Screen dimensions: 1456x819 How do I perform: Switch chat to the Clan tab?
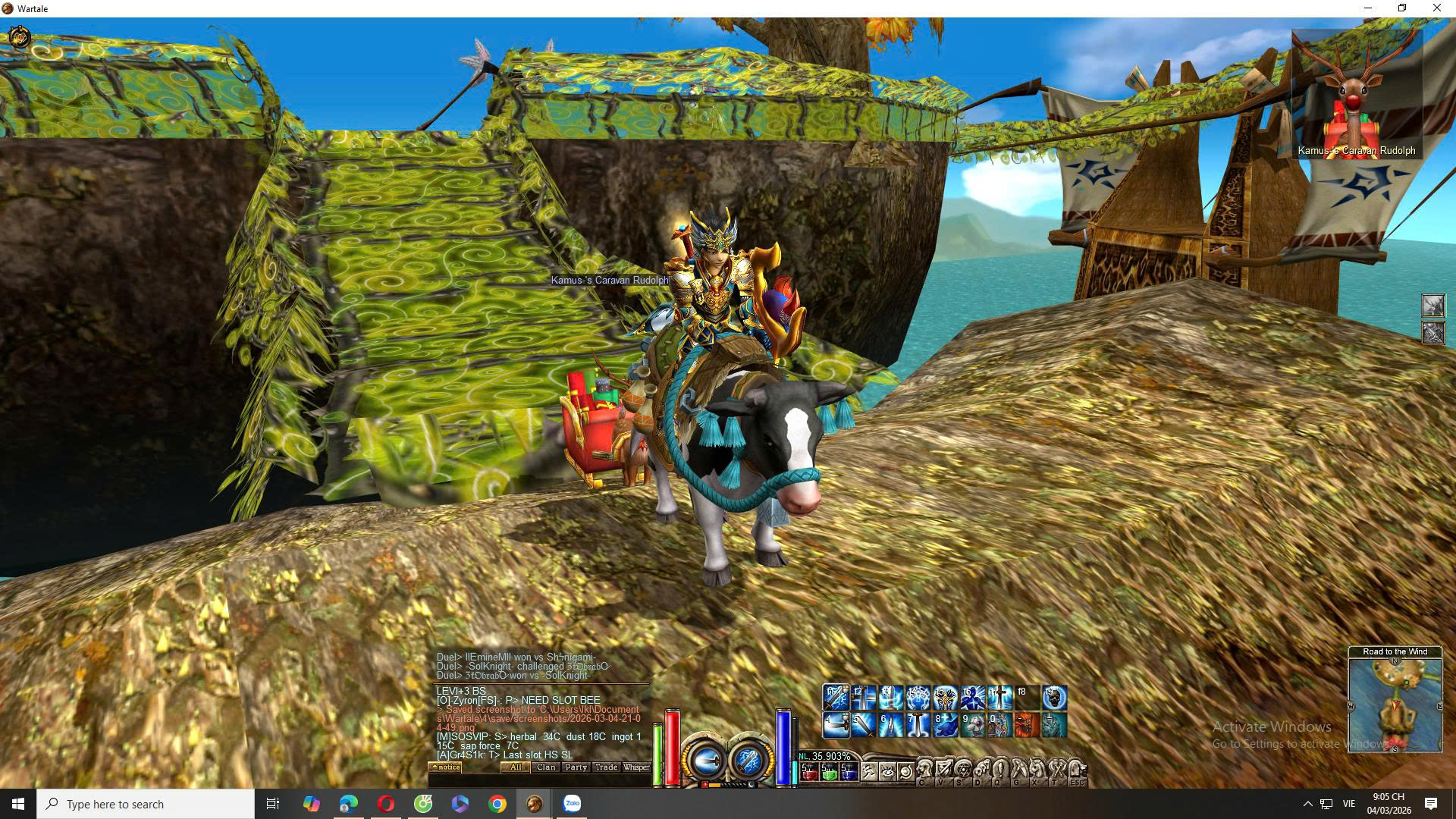[x=546, y=767]
